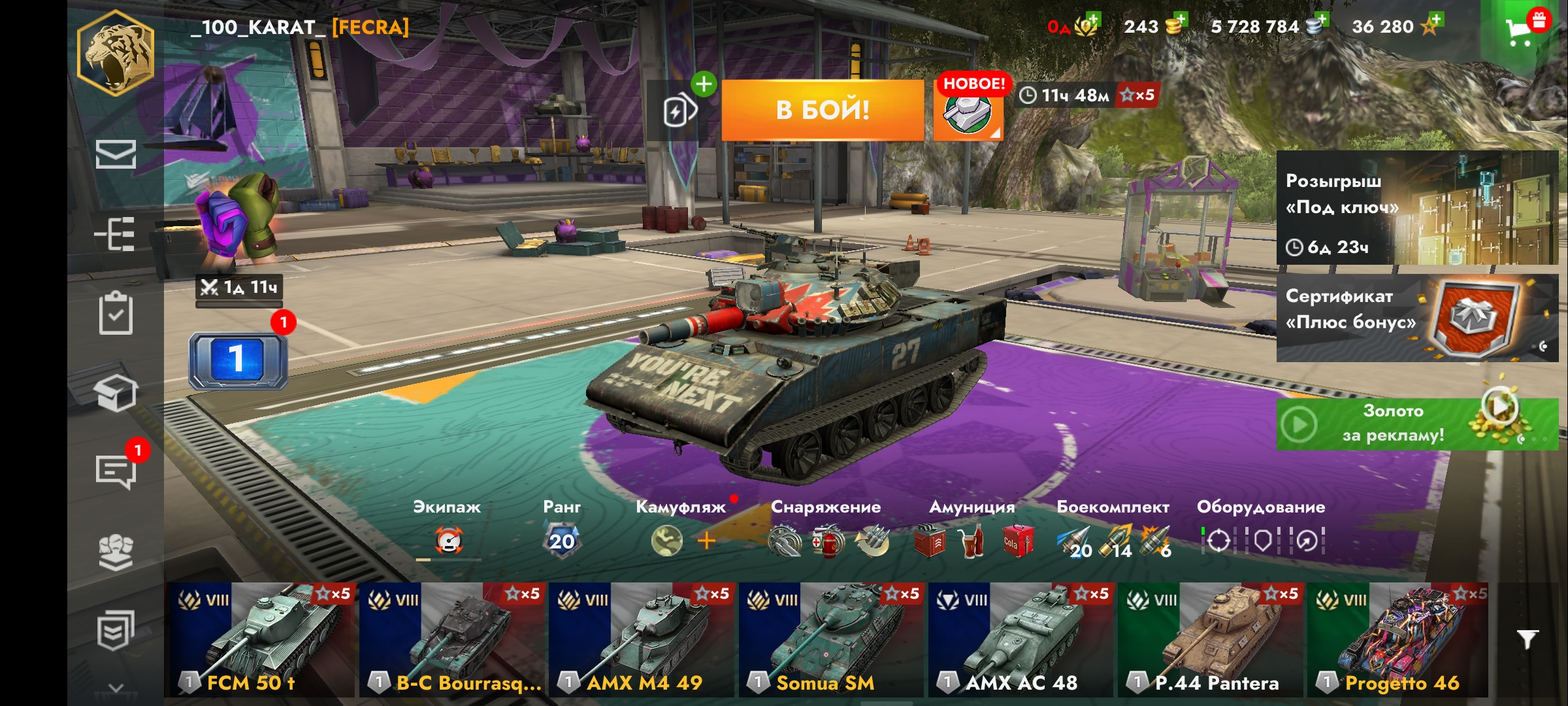Open the game mode selector marked НОВОЕ!
The image size is (1568, 706).
tap(968, 110)
